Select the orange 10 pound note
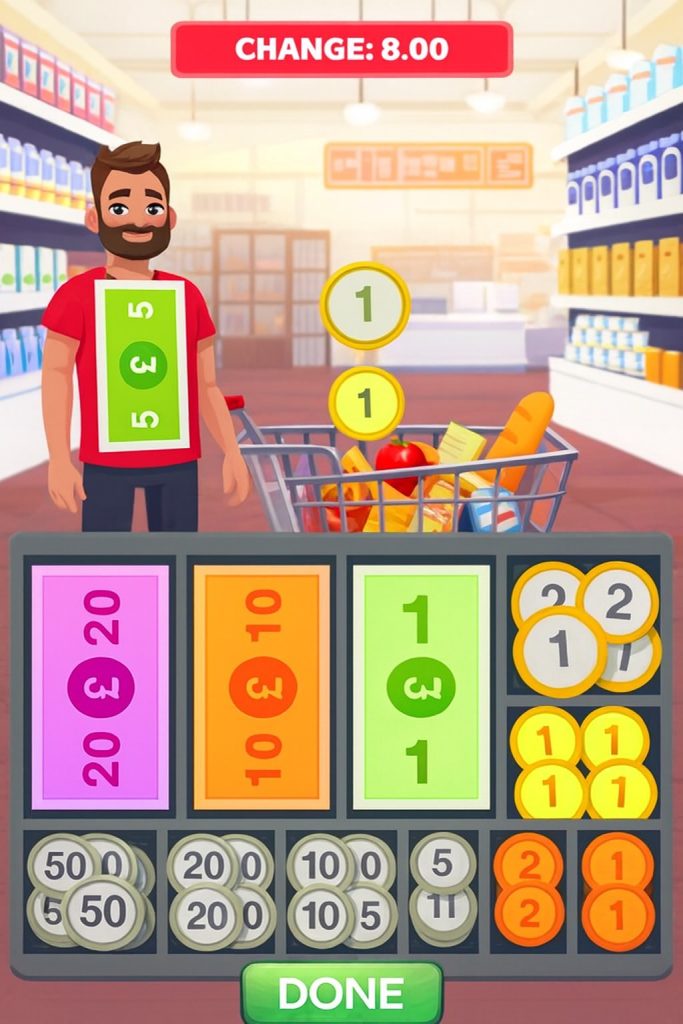Image resolution: width=683 pixels, height=1024 pixels. point(261,687)
